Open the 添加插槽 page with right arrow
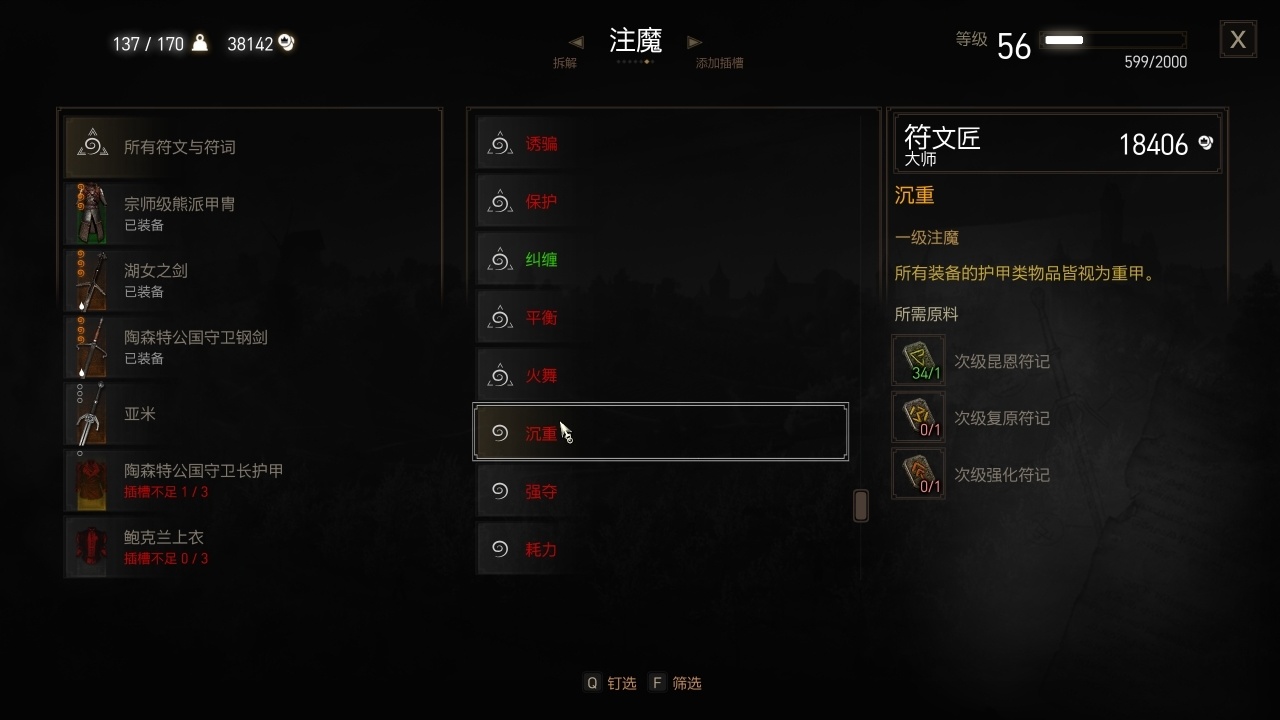Screen dimensions: 1280x720 pyautogui.click(x=694, y=42)
